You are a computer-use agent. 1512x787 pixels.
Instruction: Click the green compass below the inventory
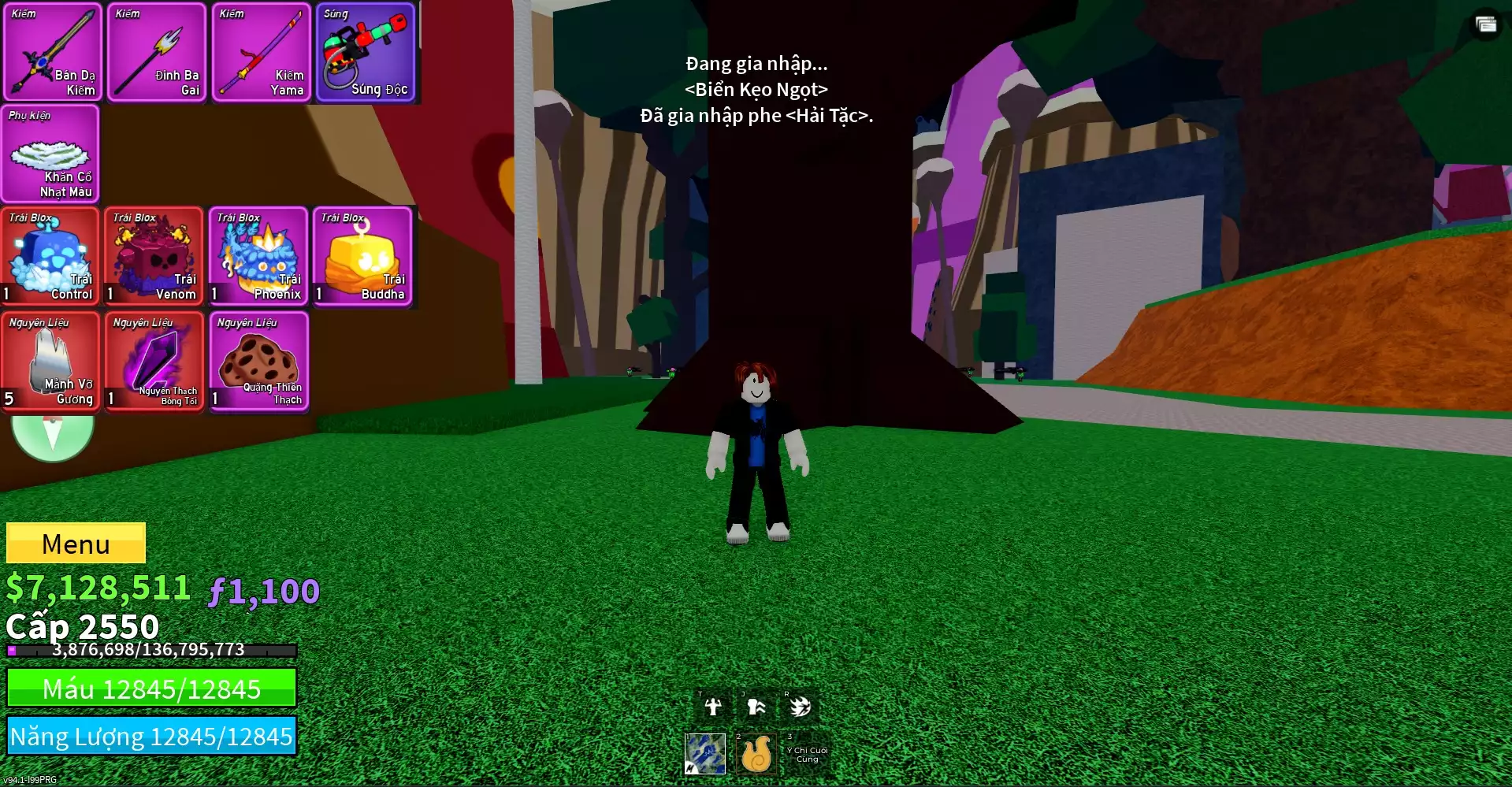click(53, 436)
